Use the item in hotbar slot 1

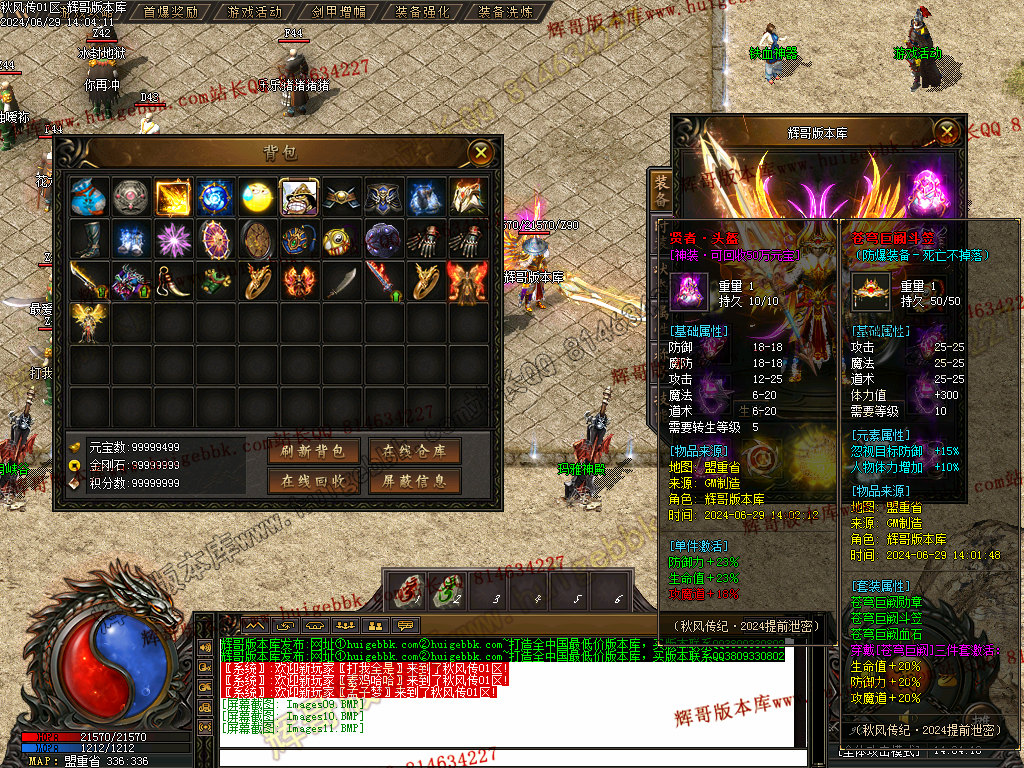pos(406,590)
